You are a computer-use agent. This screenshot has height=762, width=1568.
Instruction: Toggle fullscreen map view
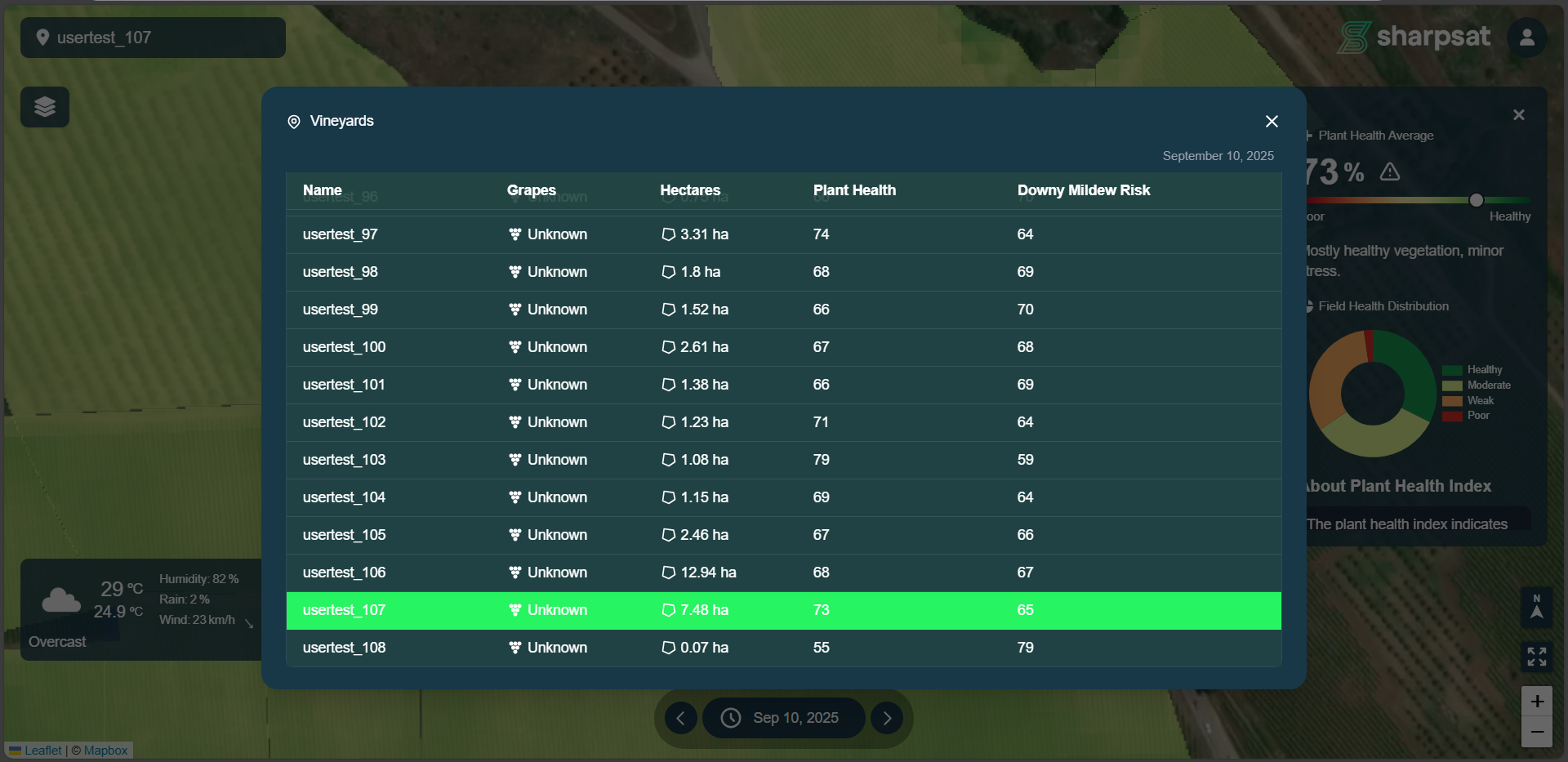[x=1536, y=656]
